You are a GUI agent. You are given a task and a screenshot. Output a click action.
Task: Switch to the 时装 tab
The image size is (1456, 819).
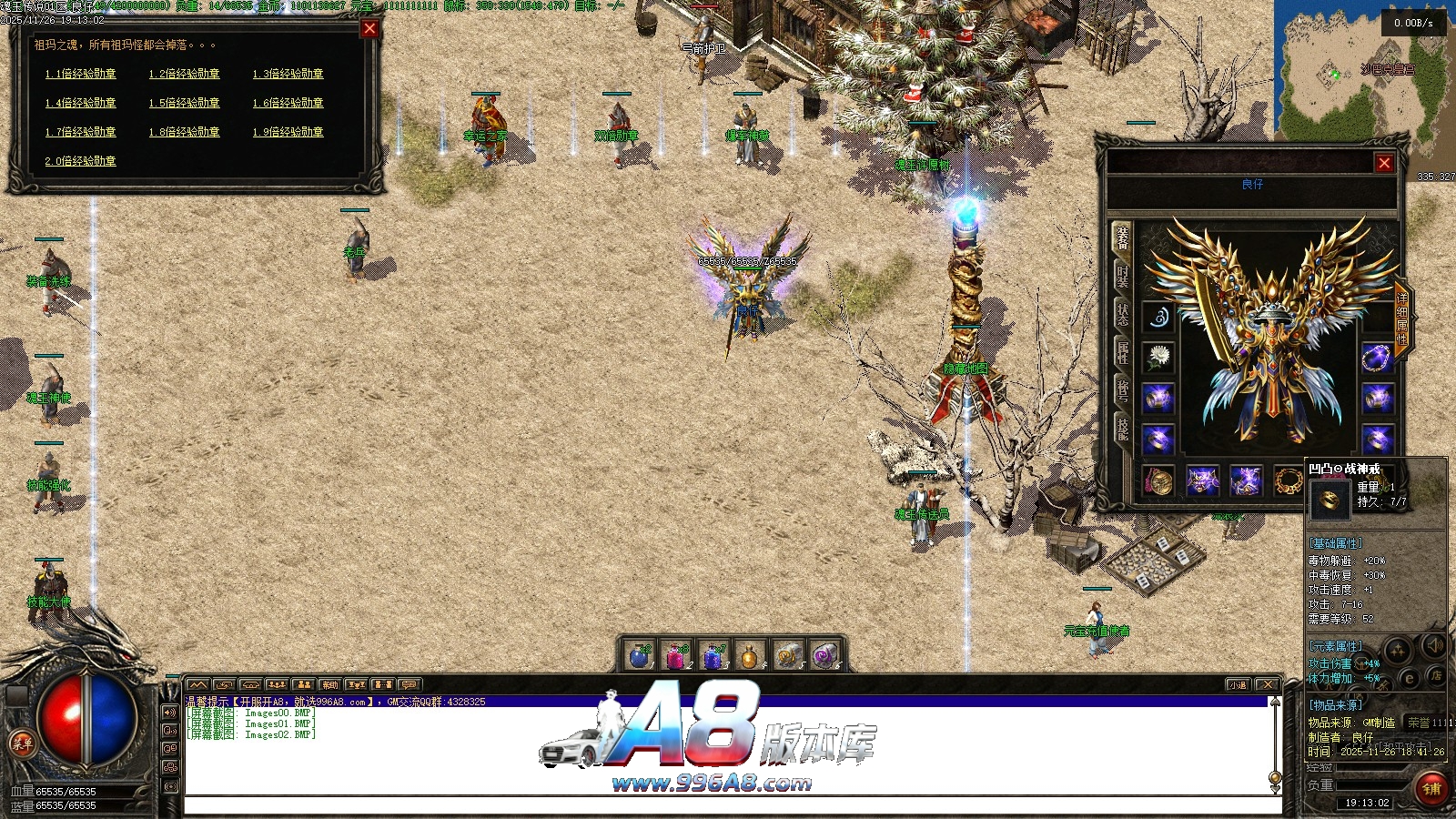click(1122, 276)
